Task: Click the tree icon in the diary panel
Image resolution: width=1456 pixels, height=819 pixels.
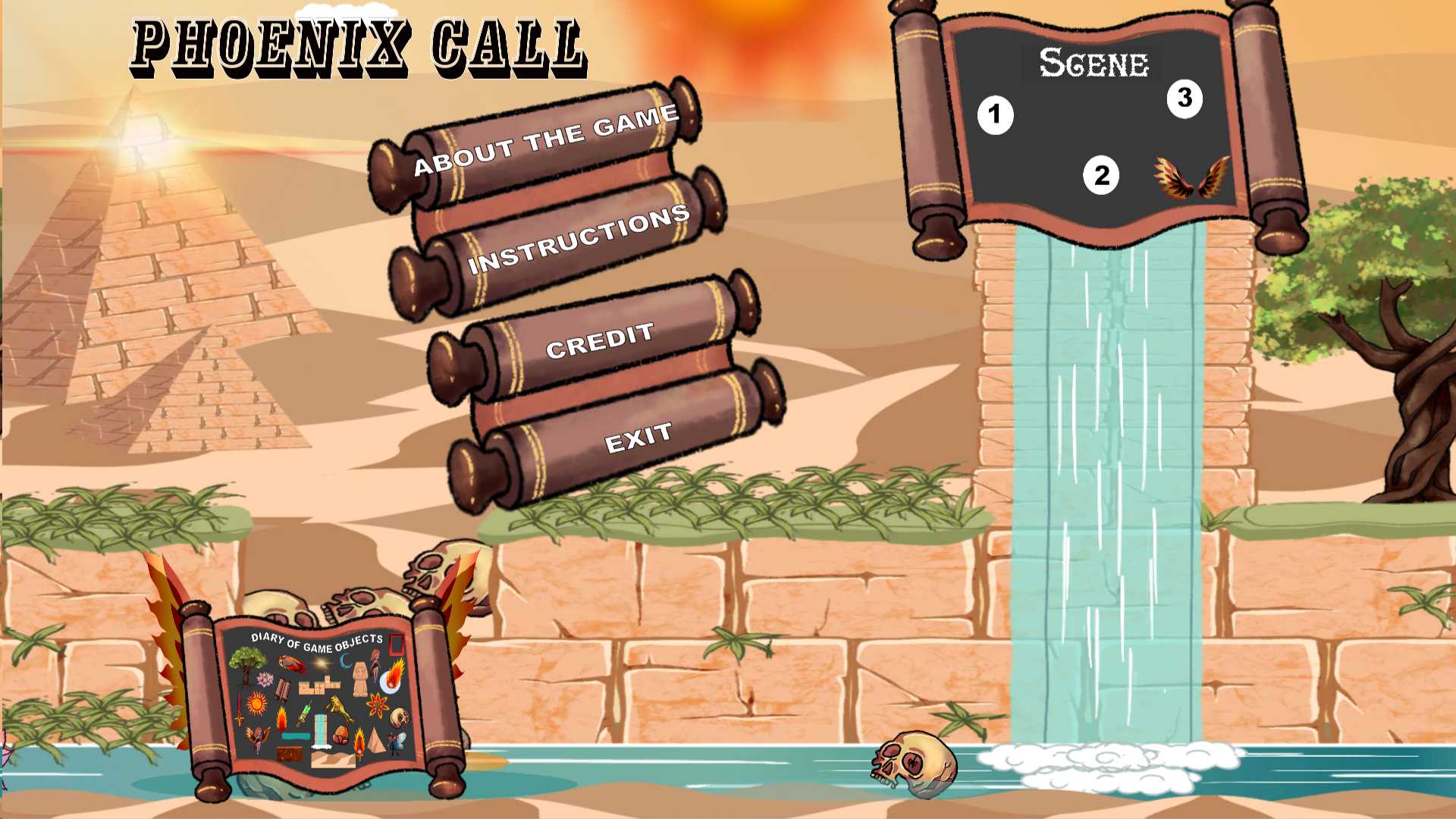Action: click(245, 664)
